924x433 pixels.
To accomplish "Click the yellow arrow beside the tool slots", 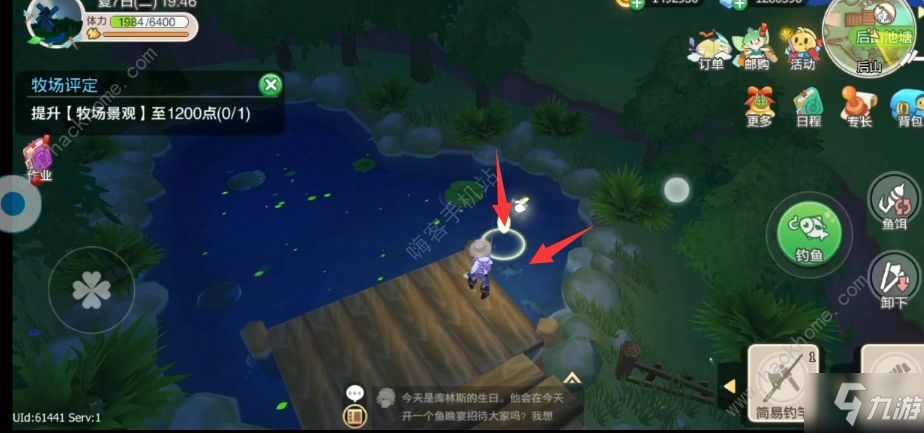I will 729,386.
